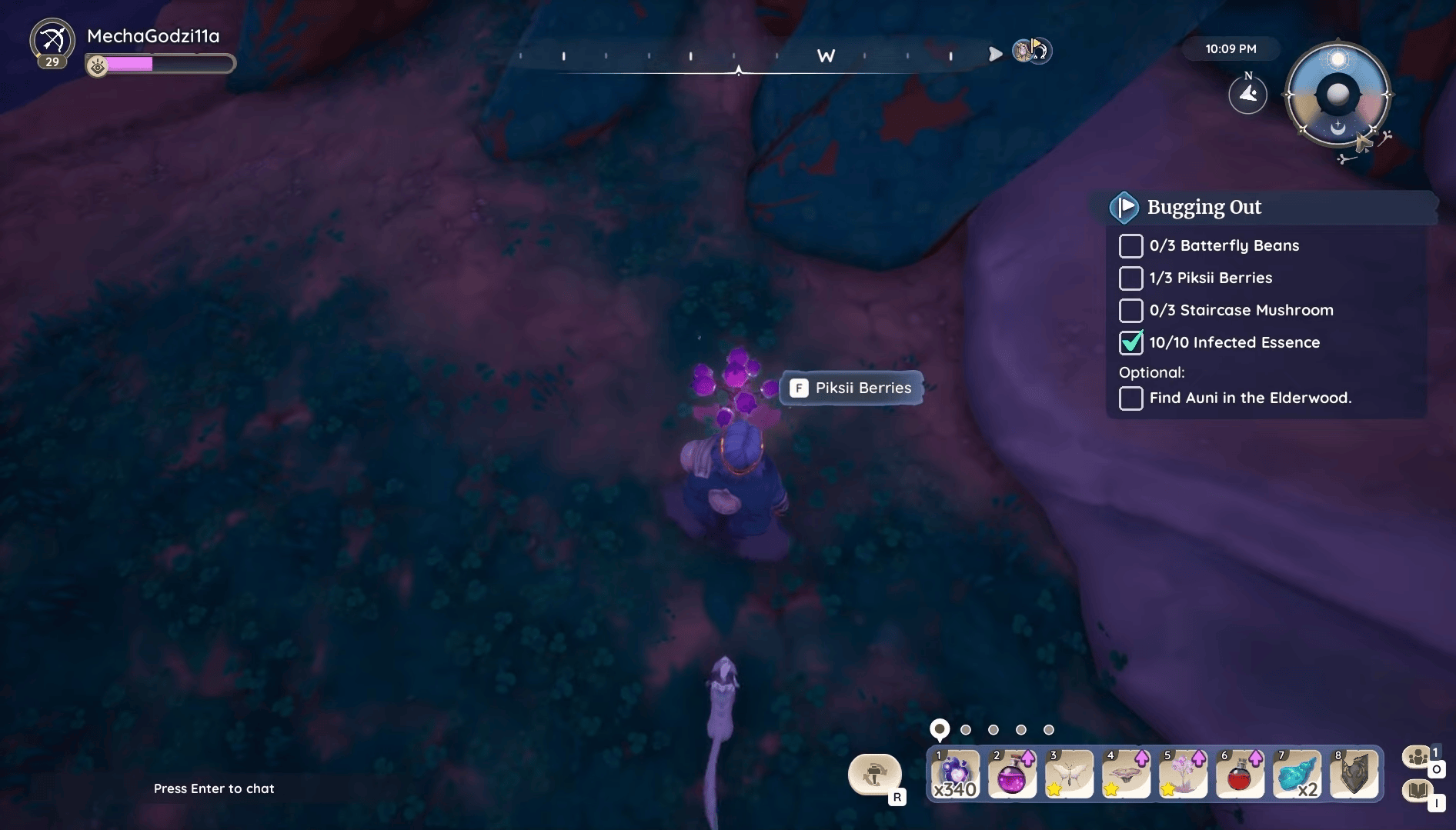Select the pink flowering plant slot
This screenshot has width=1456, height=830.
click(1183, 774)
